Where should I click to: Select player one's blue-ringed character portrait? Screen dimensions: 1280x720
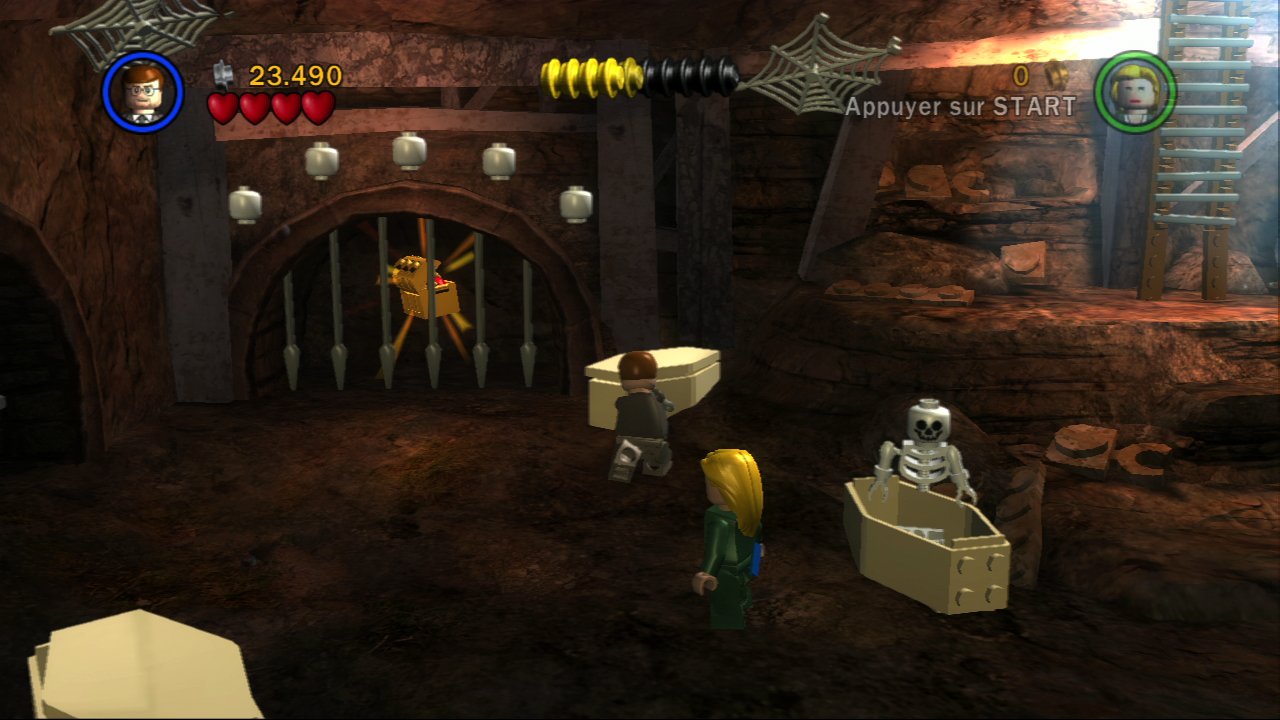click(x=142, y=91)
